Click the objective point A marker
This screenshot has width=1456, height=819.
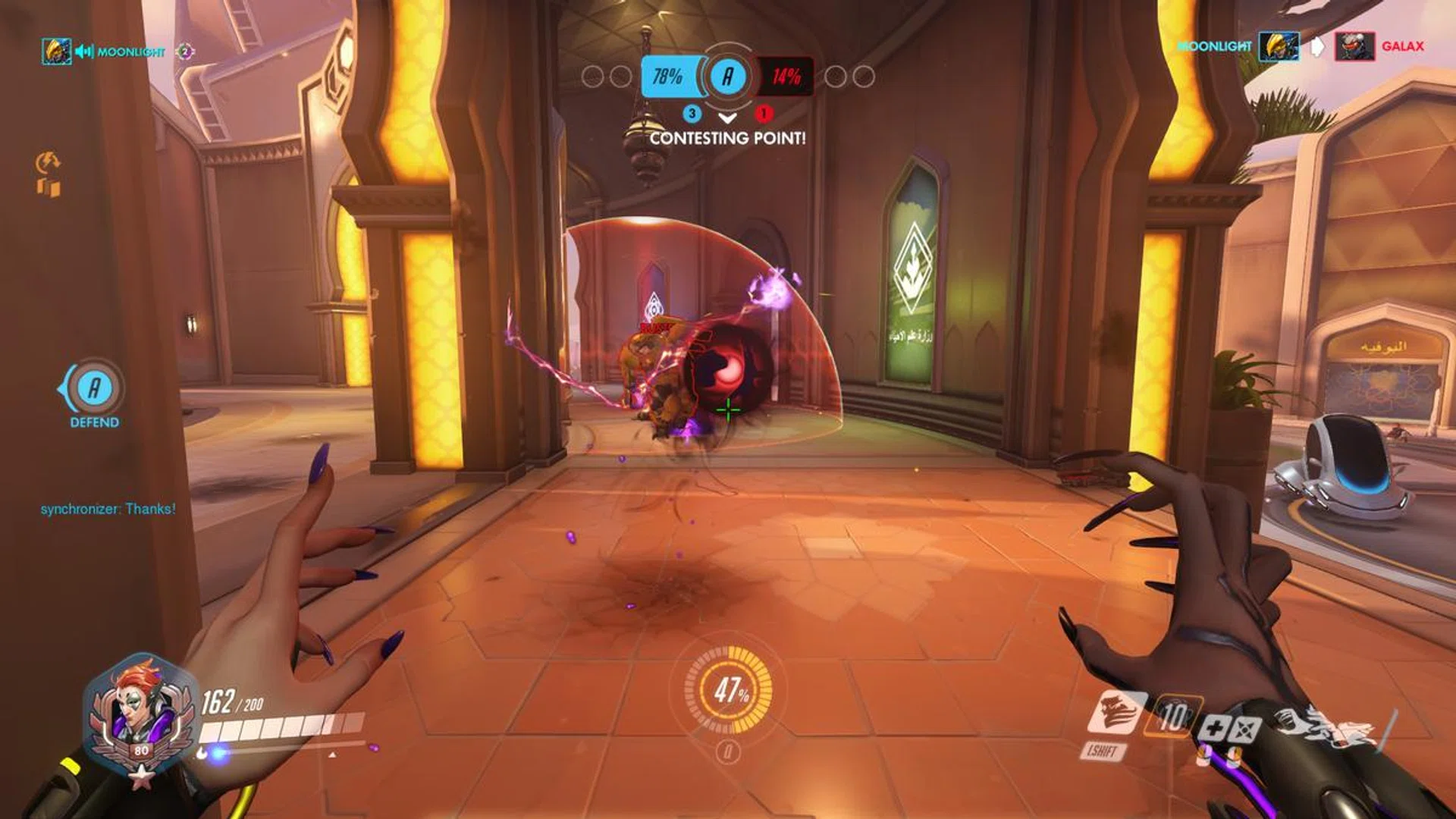726,75
